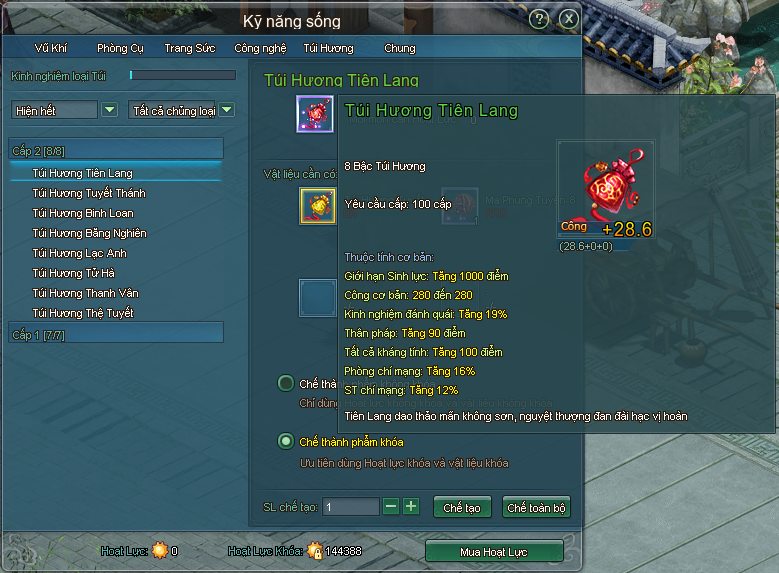The height and width of the screenshot is (573, 779).
Task: Choose Túi Hương Bình Loan from the list
Action: point(83,213)
